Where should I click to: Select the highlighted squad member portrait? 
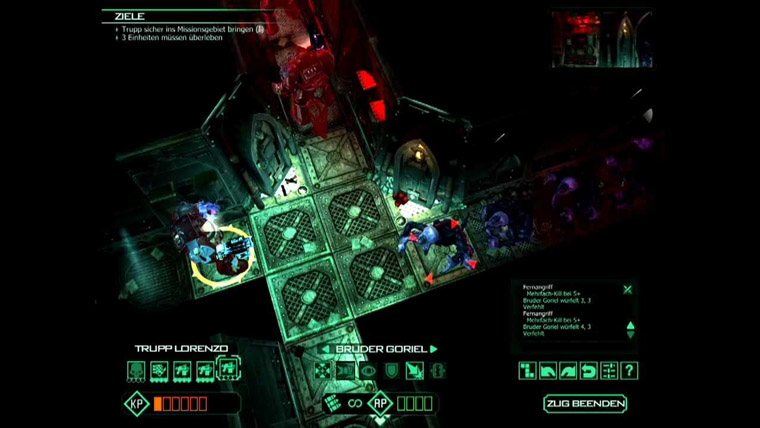click(226, 371)
